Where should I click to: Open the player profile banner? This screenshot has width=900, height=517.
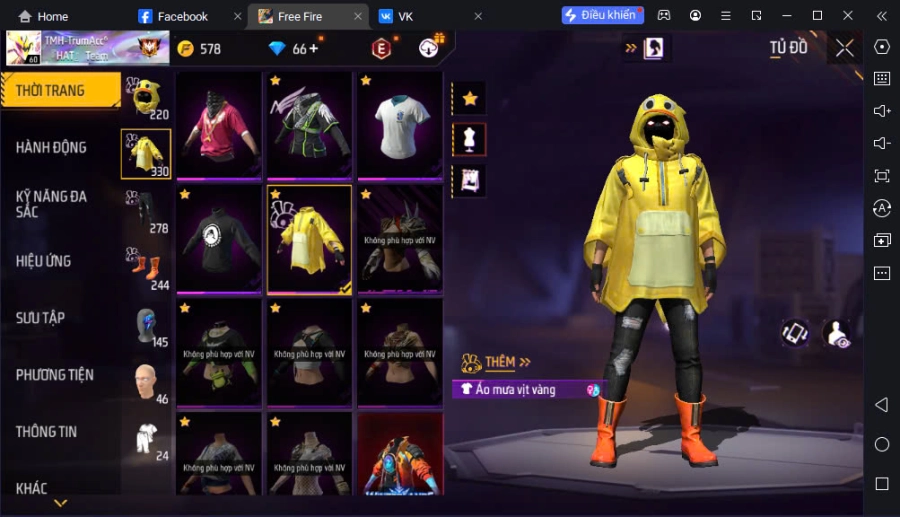pyautogui.click(x=72, y=48)
